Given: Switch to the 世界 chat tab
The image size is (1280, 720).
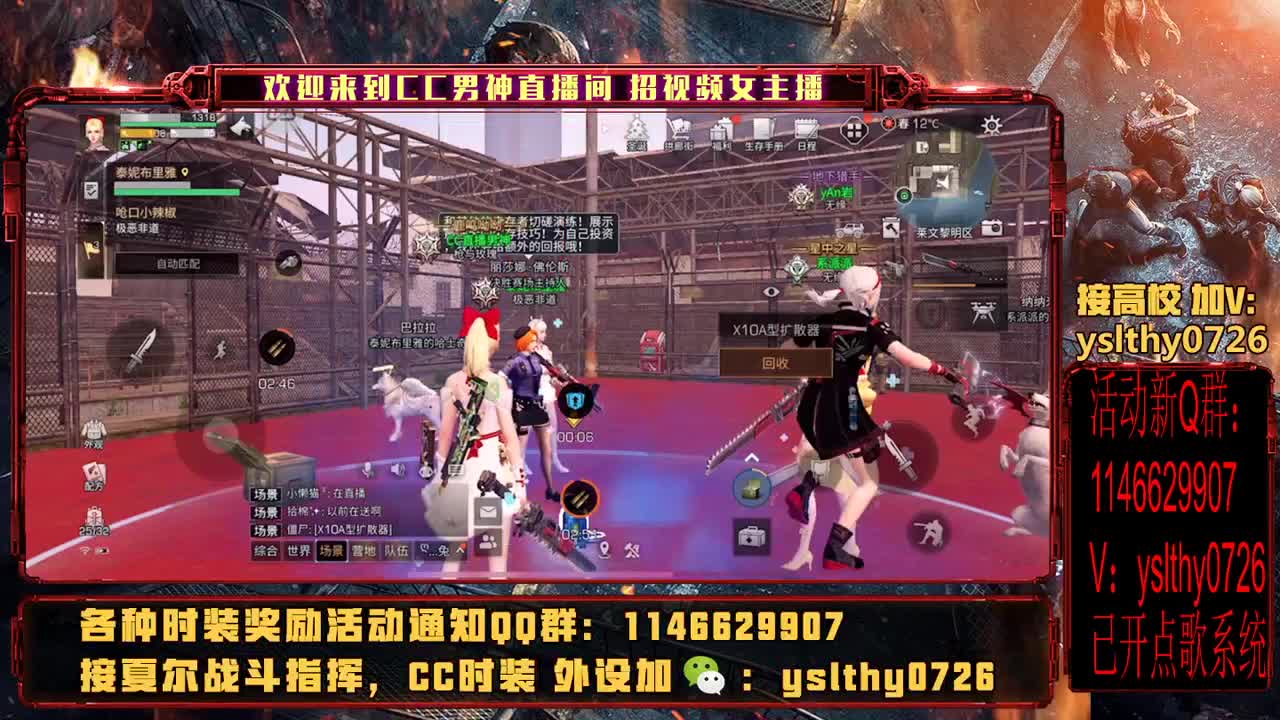Looking at the screenshot, I should 299,550.
